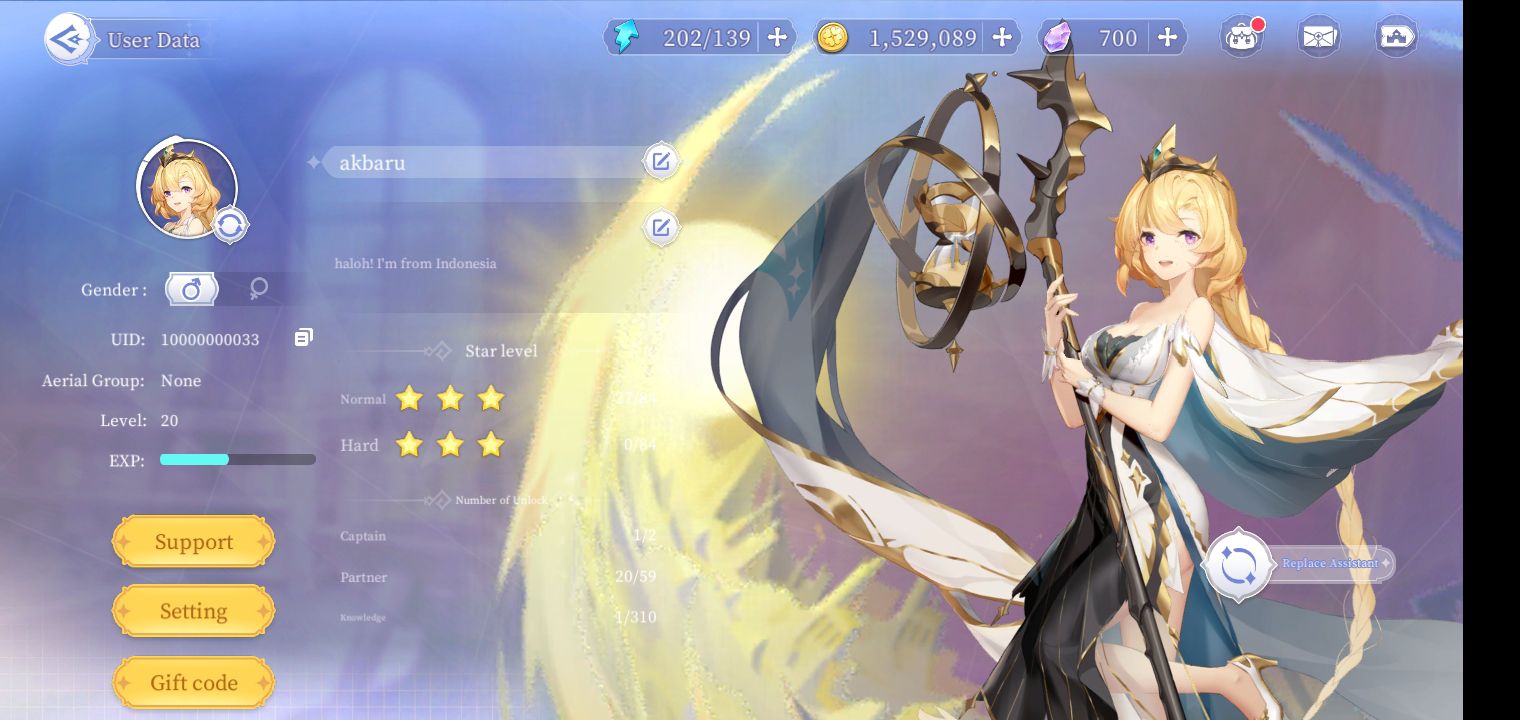
Task: Open the mascot icon with red notification
Action: tap(1240, 38)
